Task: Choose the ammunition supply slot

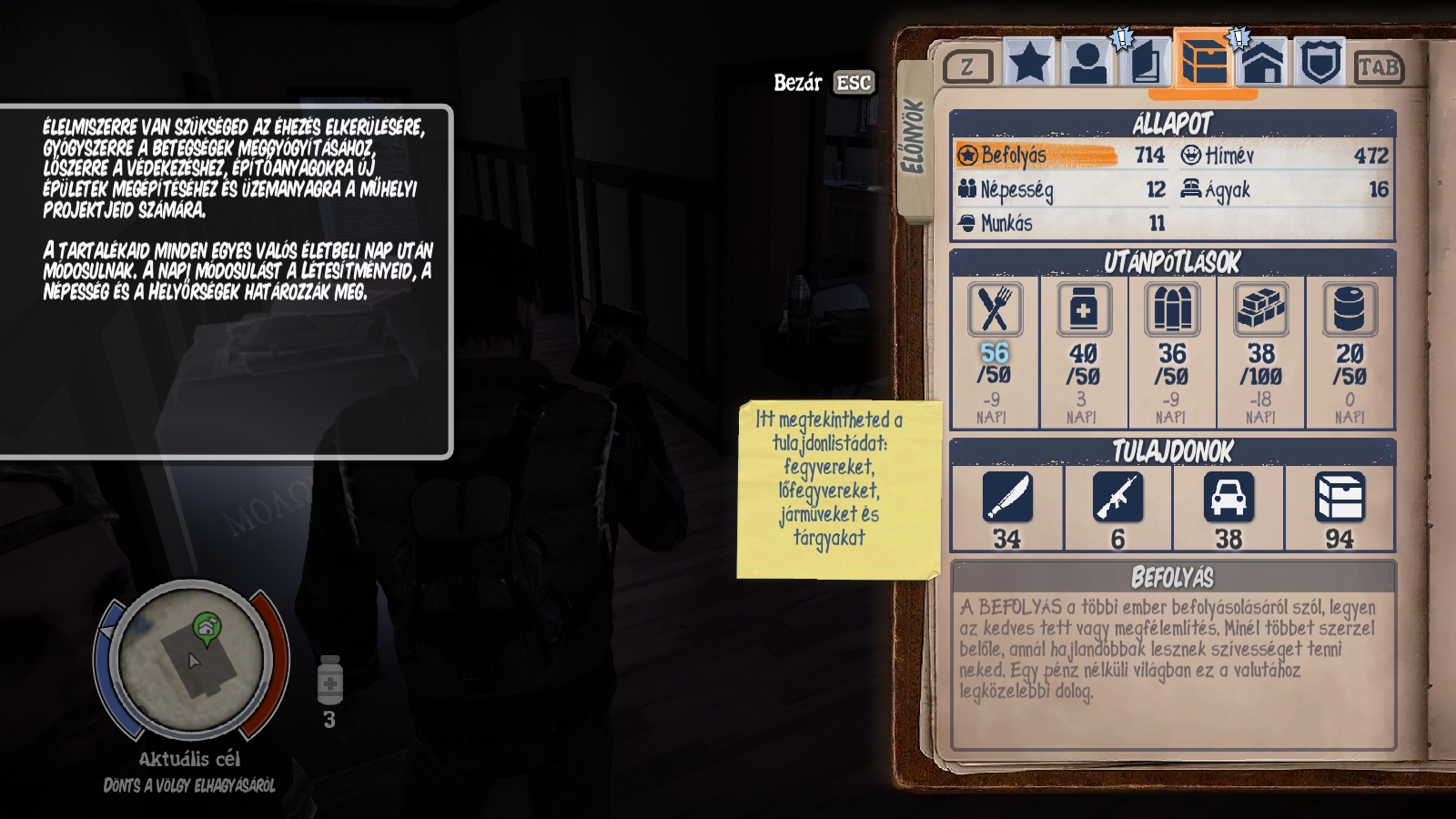Action: coord(1172,352)
